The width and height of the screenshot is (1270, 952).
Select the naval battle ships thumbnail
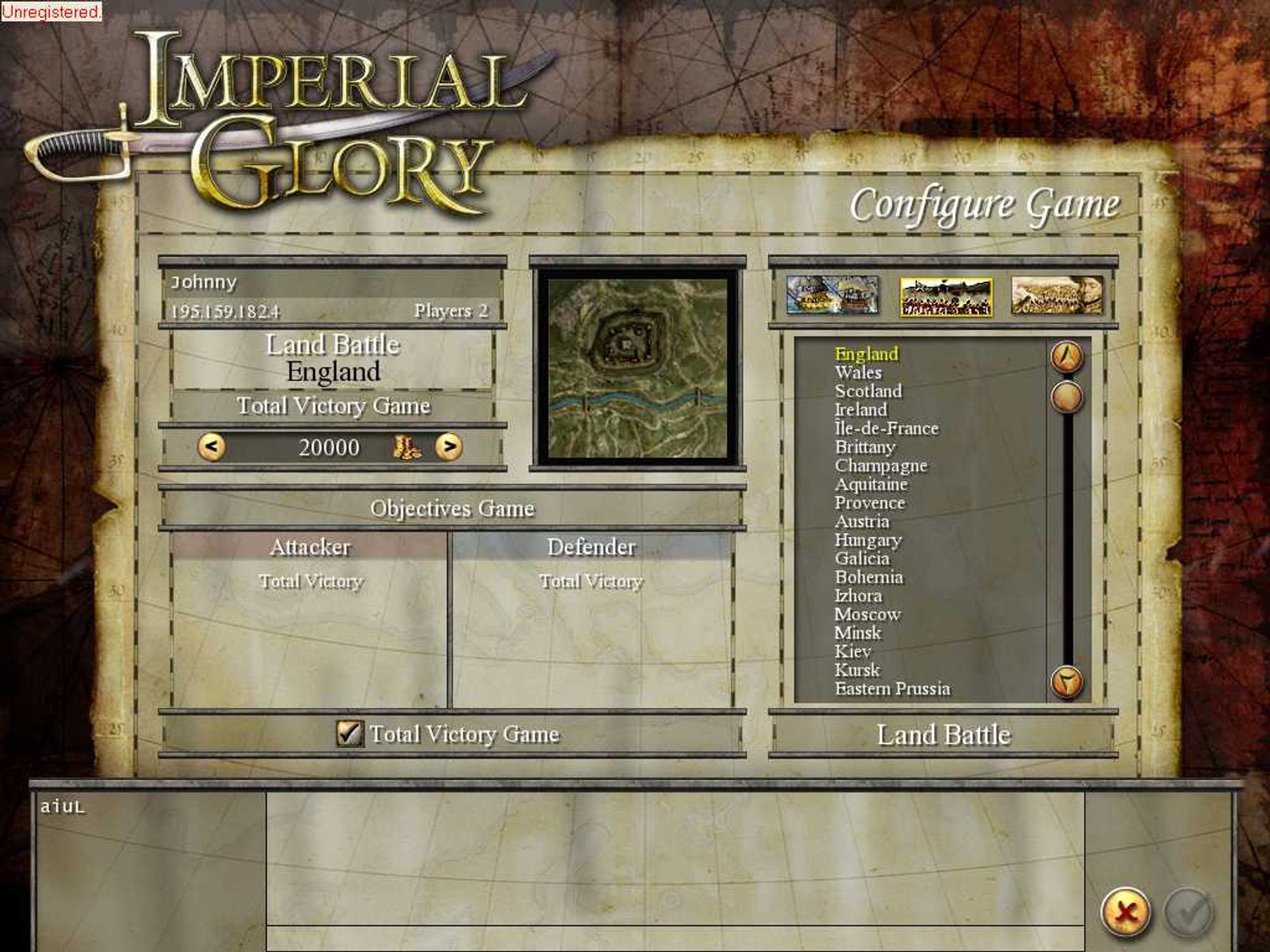point(832,295)
